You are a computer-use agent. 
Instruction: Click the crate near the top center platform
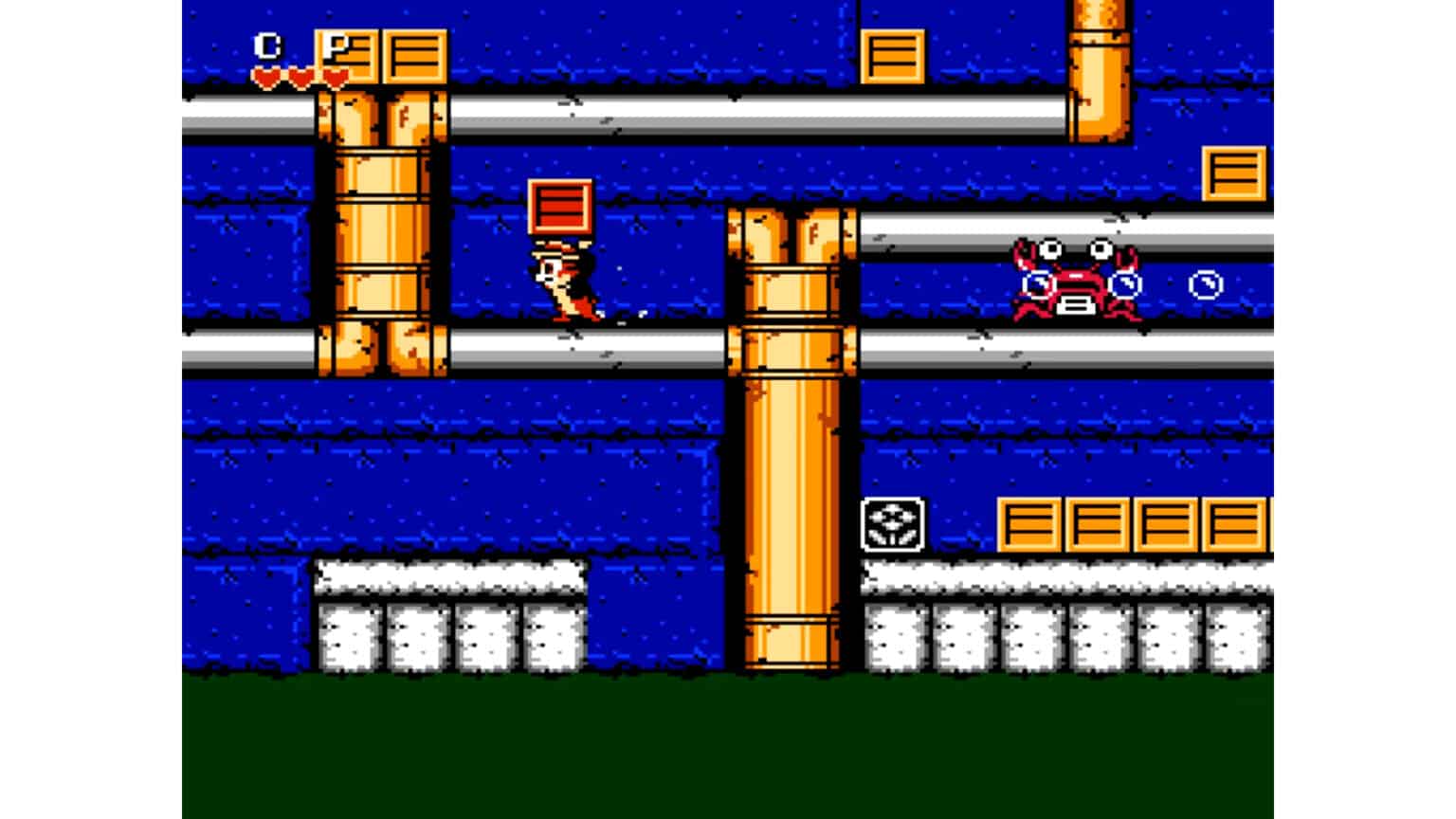892,55
